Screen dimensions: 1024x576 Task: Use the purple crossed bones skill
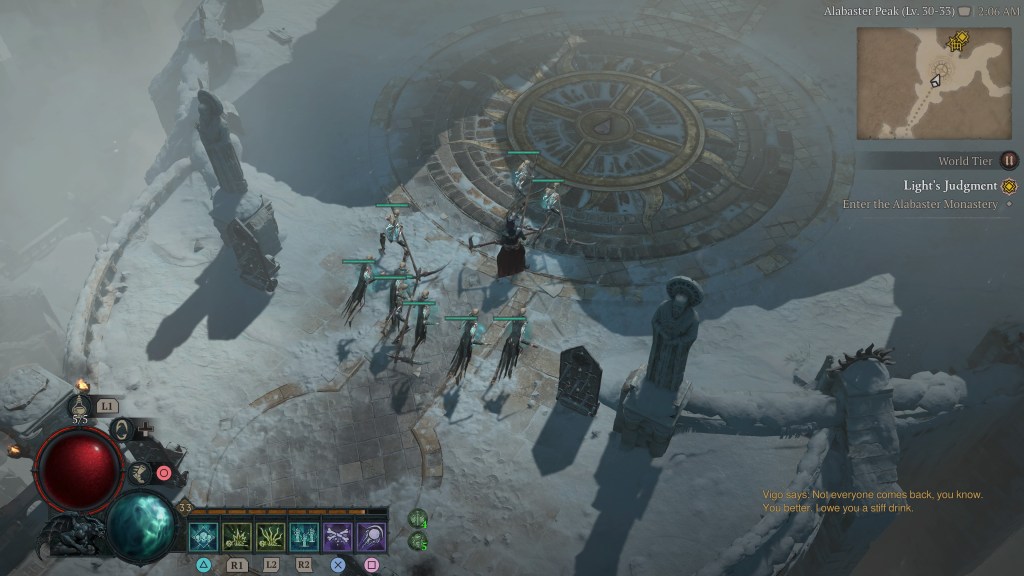338,537
